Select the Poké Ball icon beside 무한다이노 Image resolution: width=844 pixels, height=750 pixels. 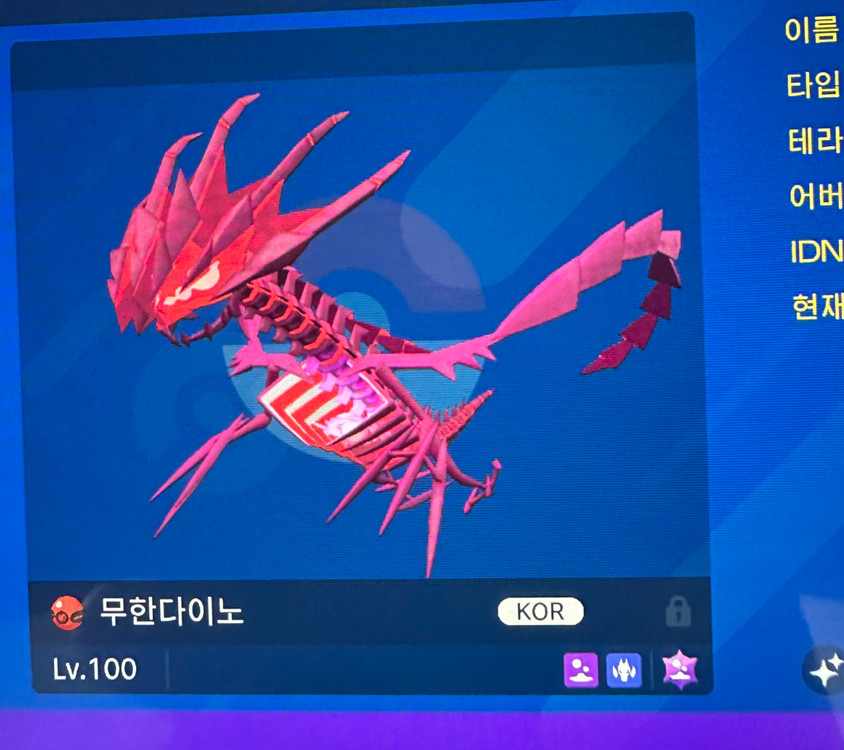pyautogui.click(x=67, y=612)
